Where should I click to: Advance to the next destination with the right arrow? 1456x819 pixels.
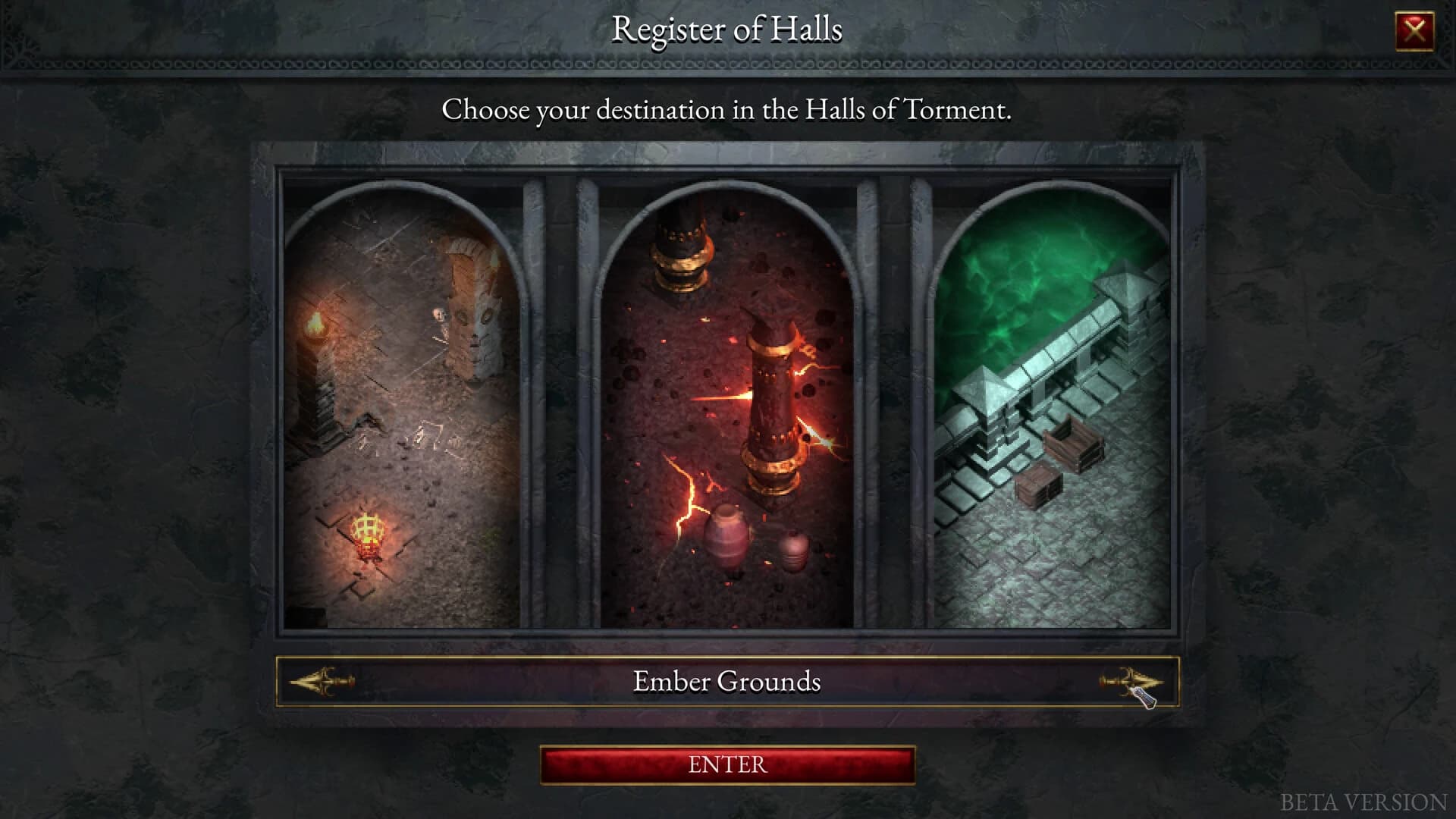click(x=1130, y=682)
